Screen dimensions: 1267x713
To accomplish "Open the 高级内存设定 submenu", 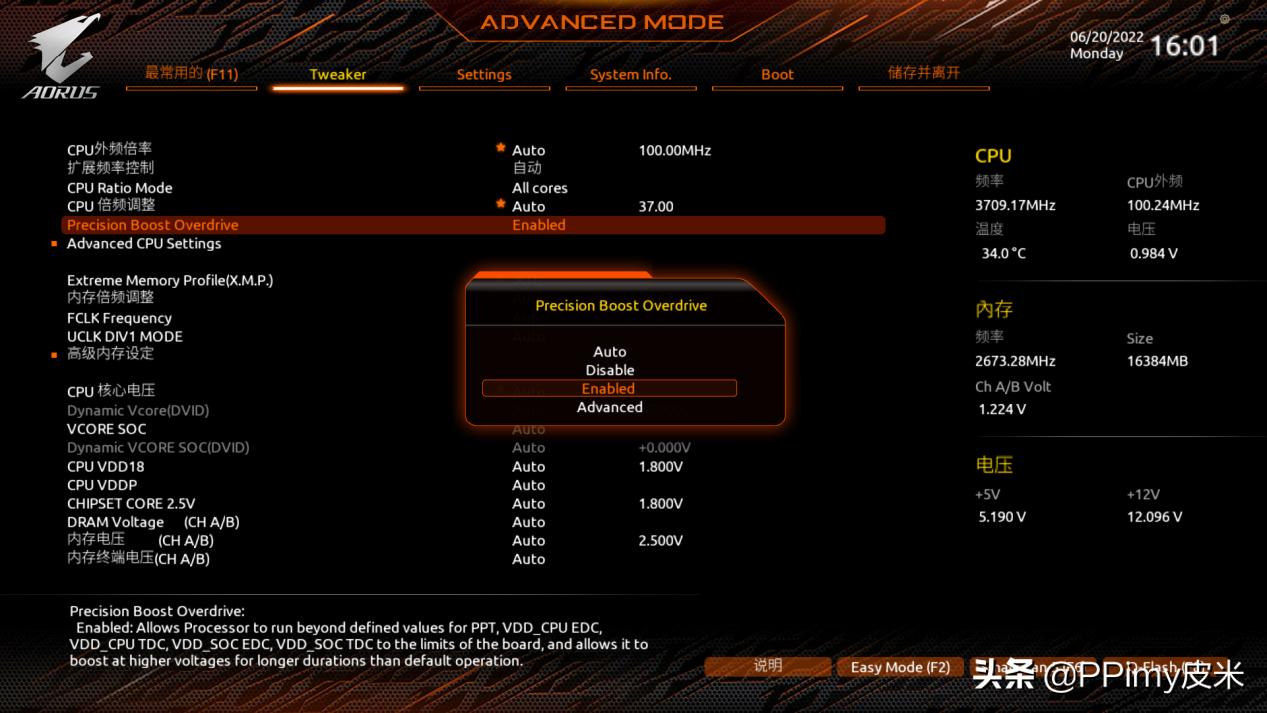I will coord(110,354).
